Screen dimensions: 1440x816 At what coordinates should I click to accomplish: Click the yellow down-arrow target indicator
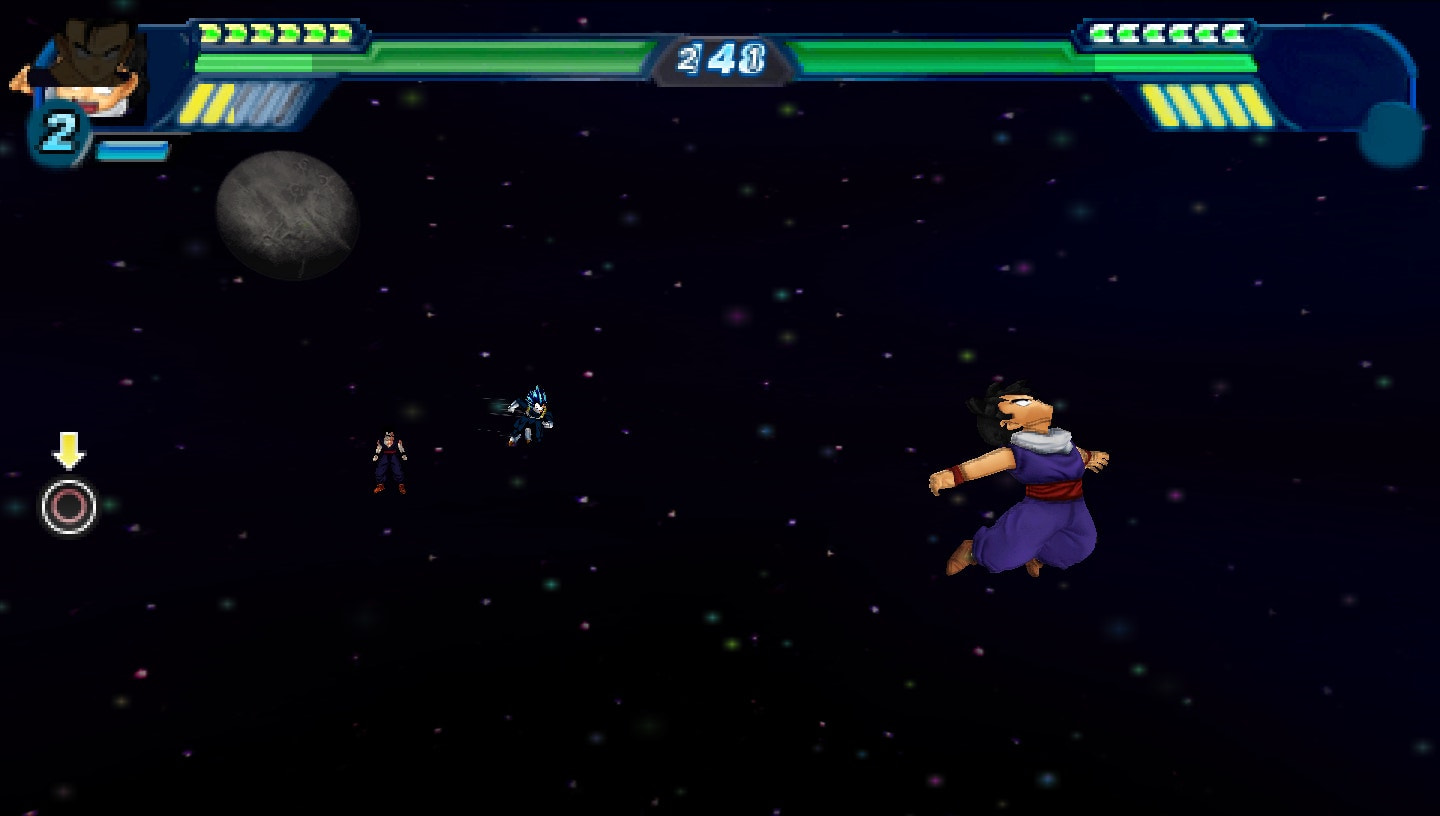pos(67,448)
